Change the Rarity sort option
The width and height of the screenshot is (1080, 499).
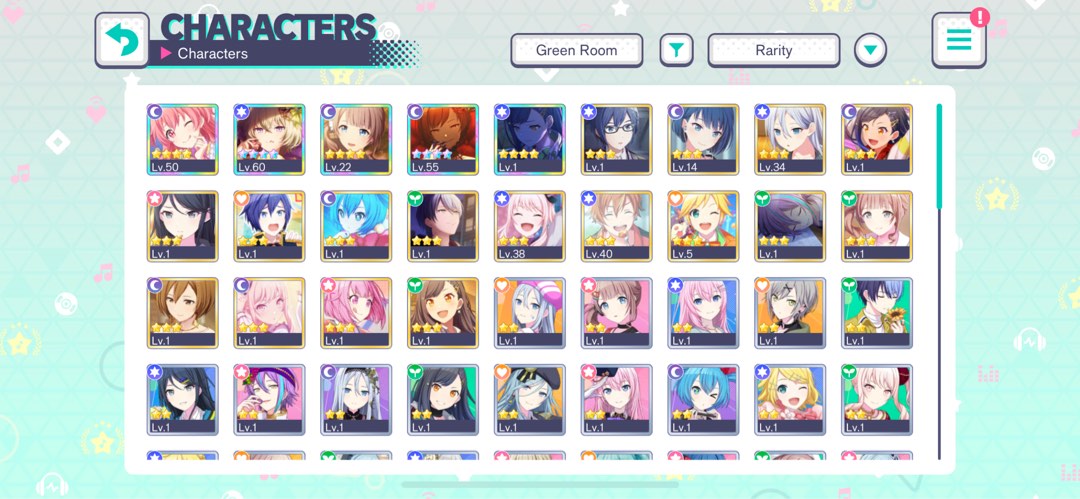[773, 50]
